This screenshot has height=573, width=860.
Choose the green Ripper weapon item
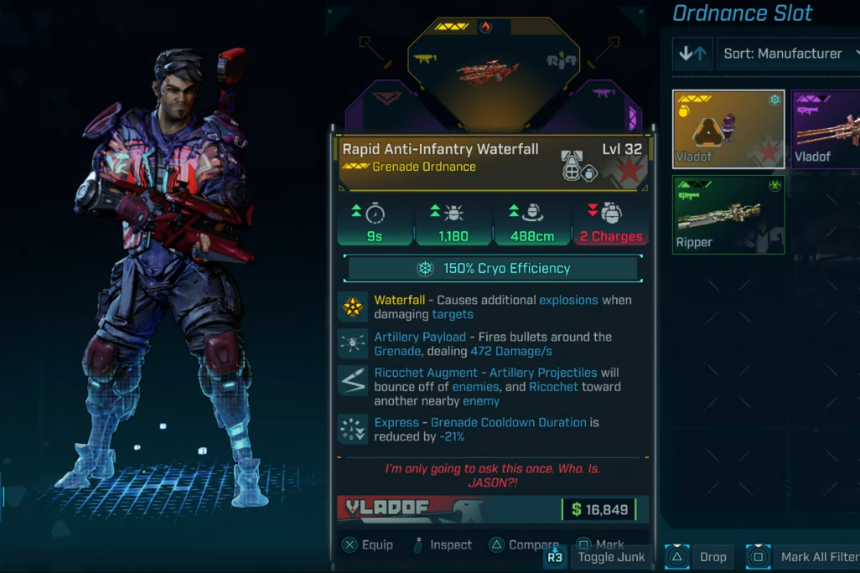point(728,215)
